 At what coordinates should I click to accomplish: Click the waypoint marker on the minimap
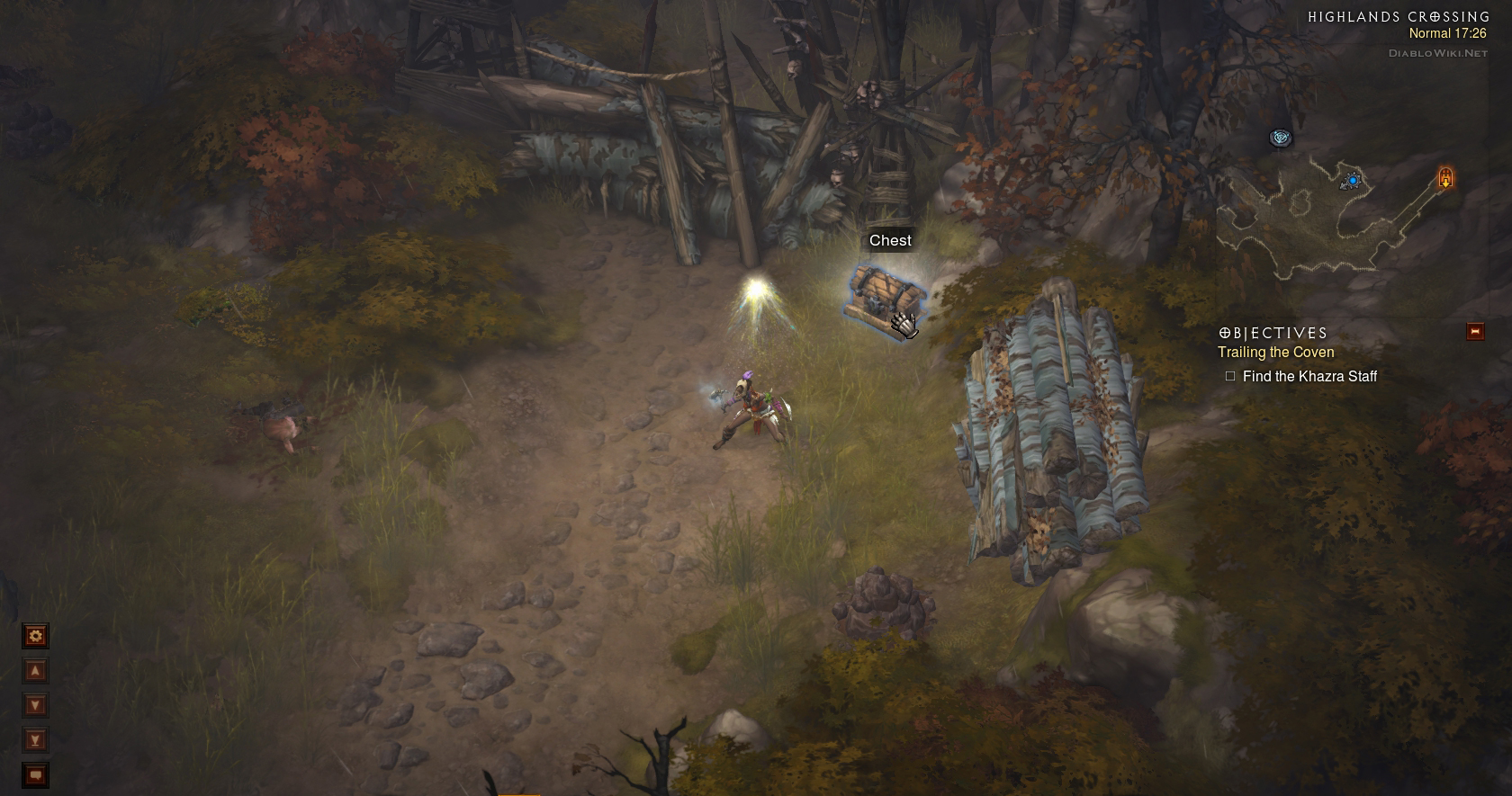[x=1280, y=138]
